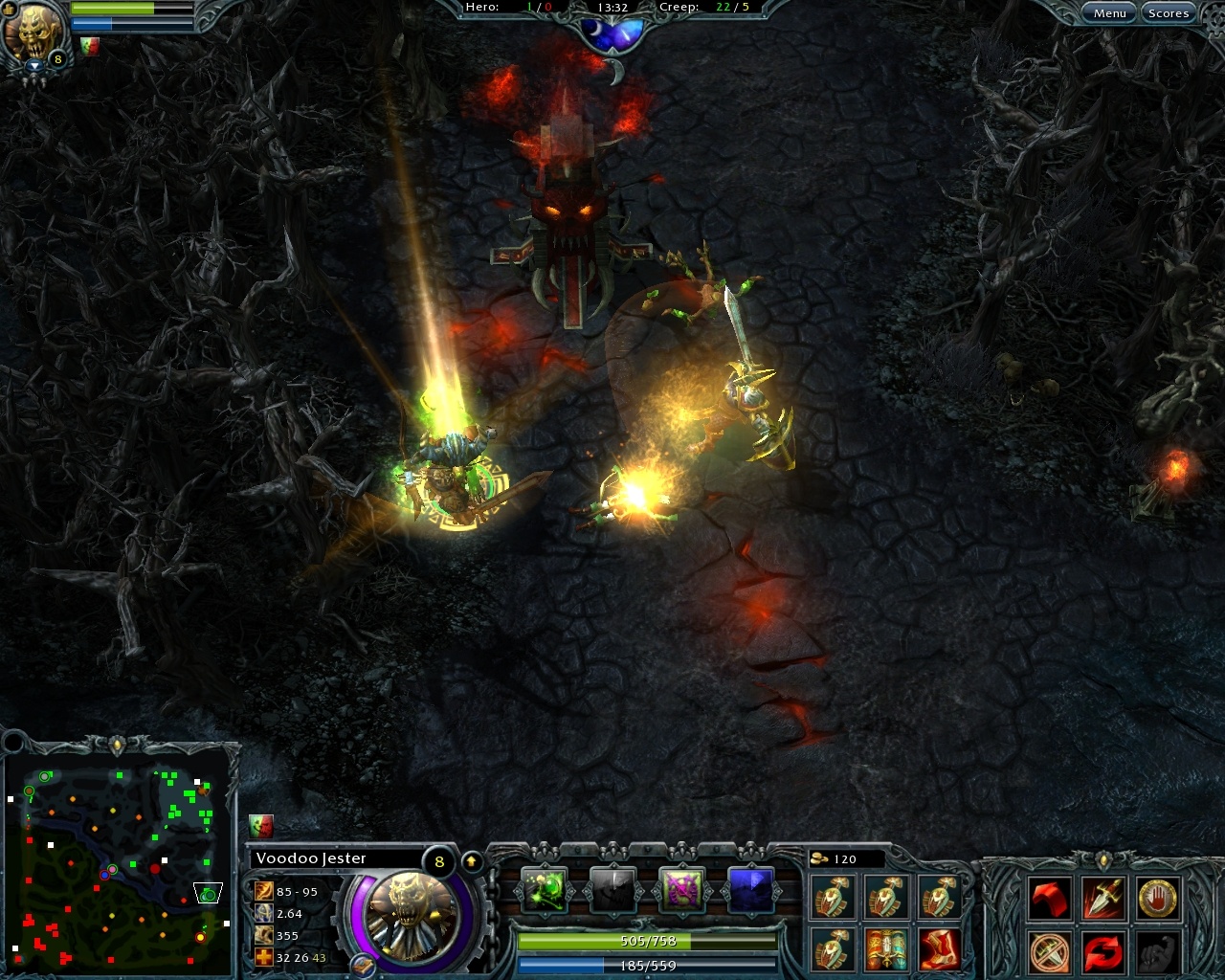
Task: Open the Scores panel
Action: [1169, 12]
